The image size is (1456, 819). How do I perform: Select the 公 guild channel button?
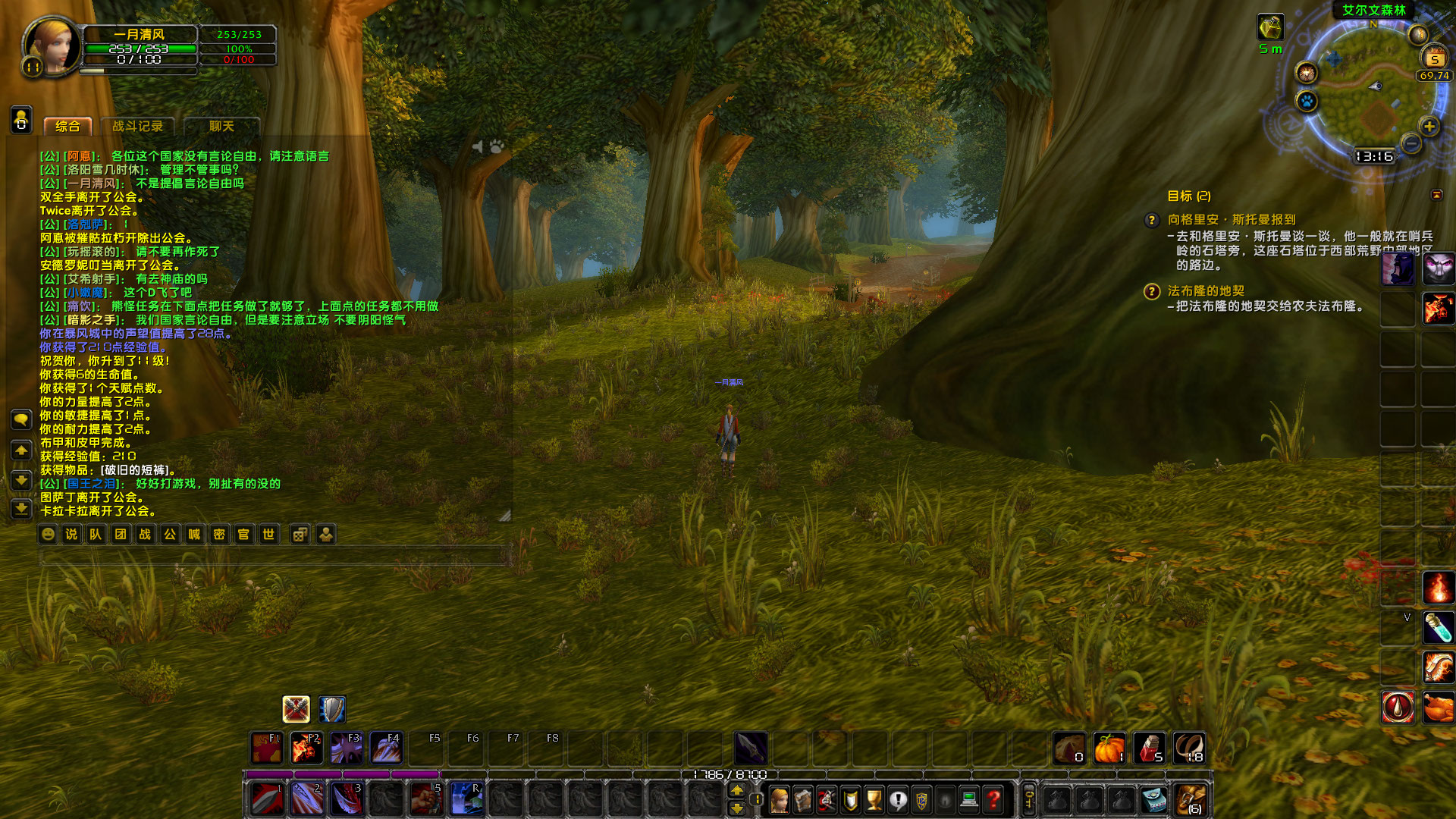point(169,534)
